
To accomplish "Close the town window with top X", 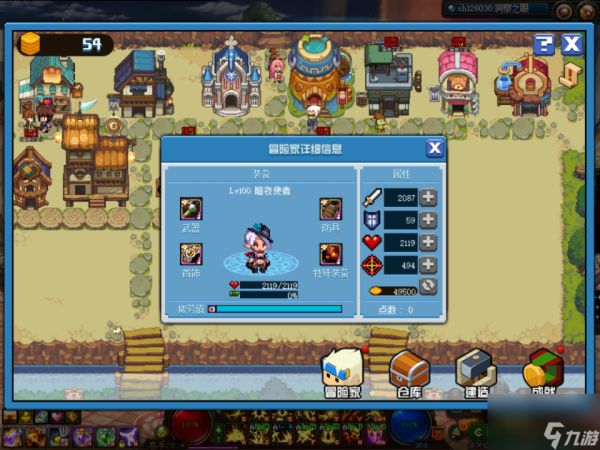I will [571, 44].
